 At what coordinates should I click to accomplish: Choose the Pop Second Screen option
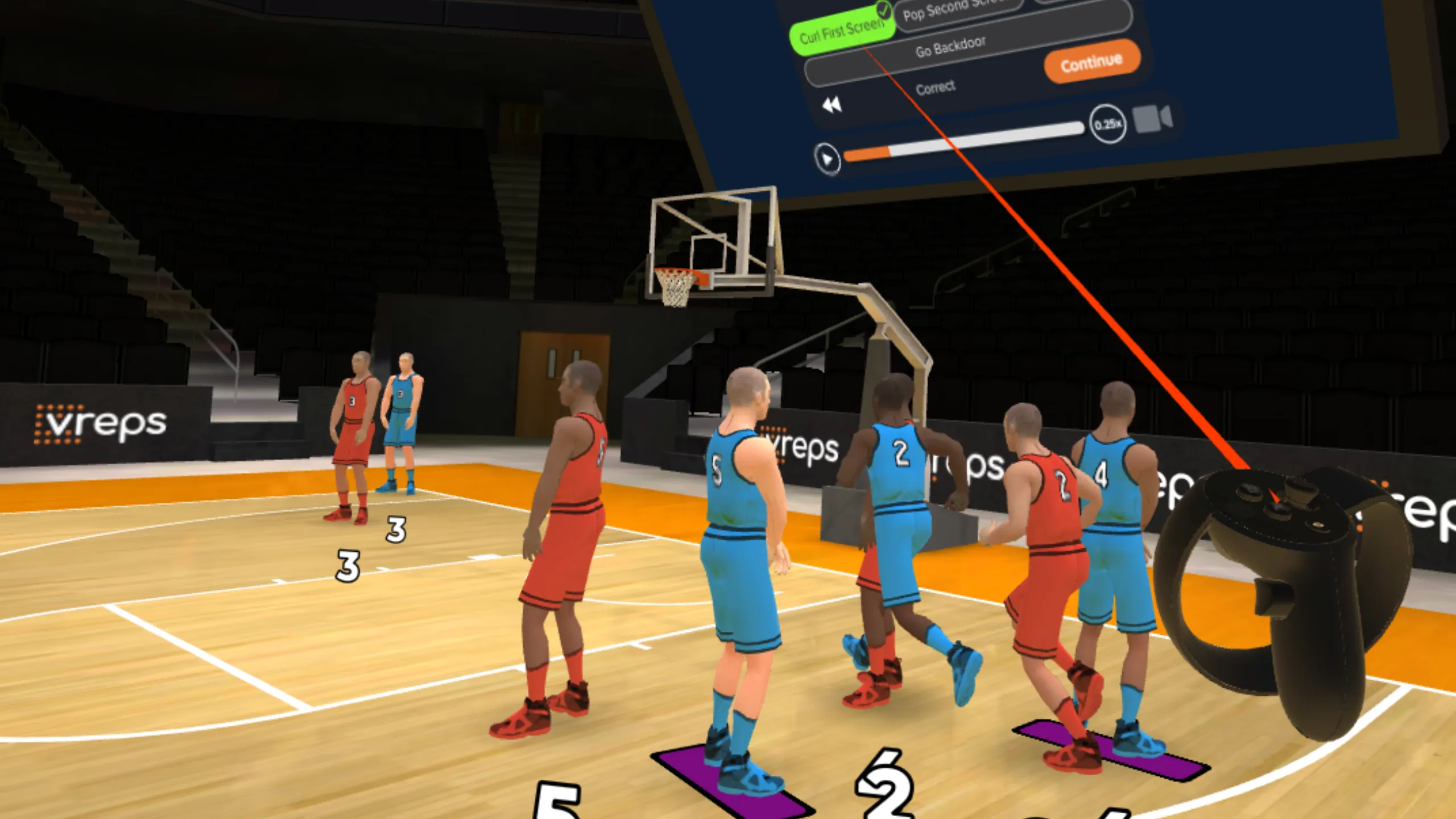coord(955,10)
